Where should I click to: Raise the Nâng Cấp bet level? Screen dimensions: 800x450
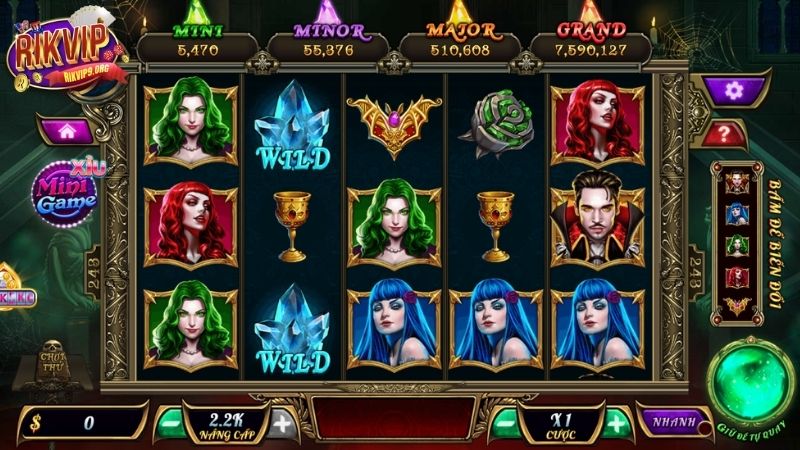pos(283,422)
